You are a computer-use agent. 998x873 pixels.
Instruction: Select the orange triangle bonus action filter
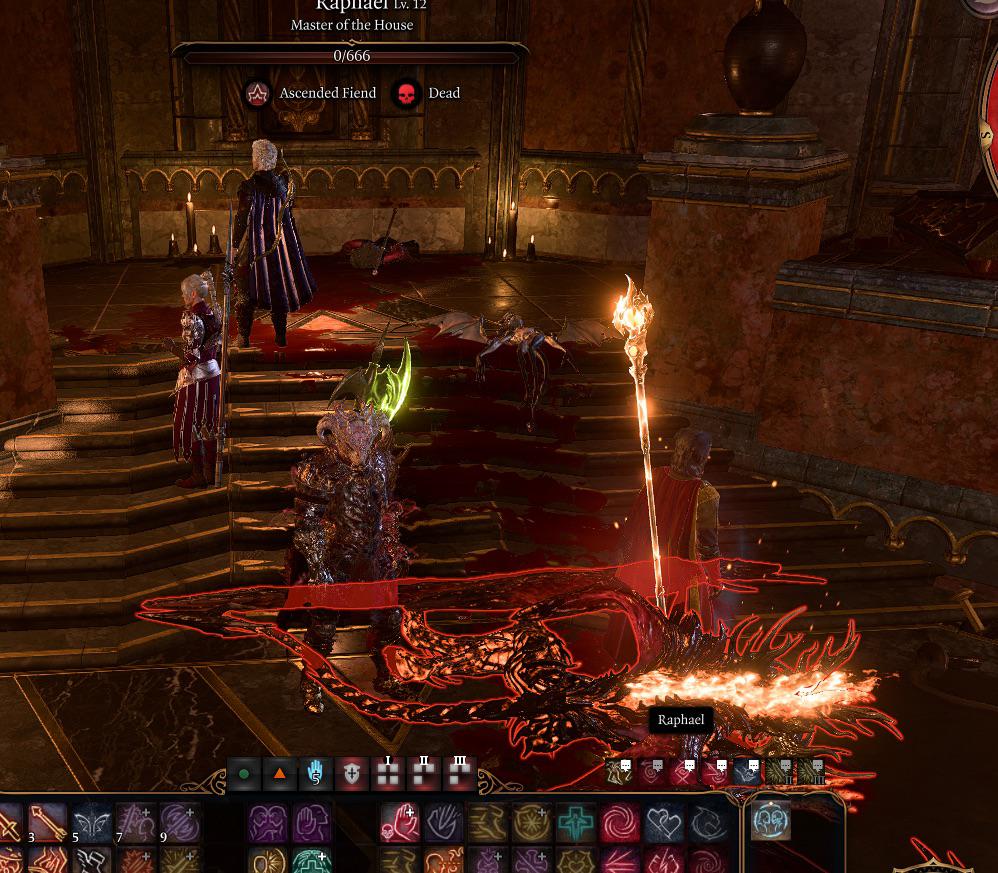pyautogui.click(x=280, y=774)
